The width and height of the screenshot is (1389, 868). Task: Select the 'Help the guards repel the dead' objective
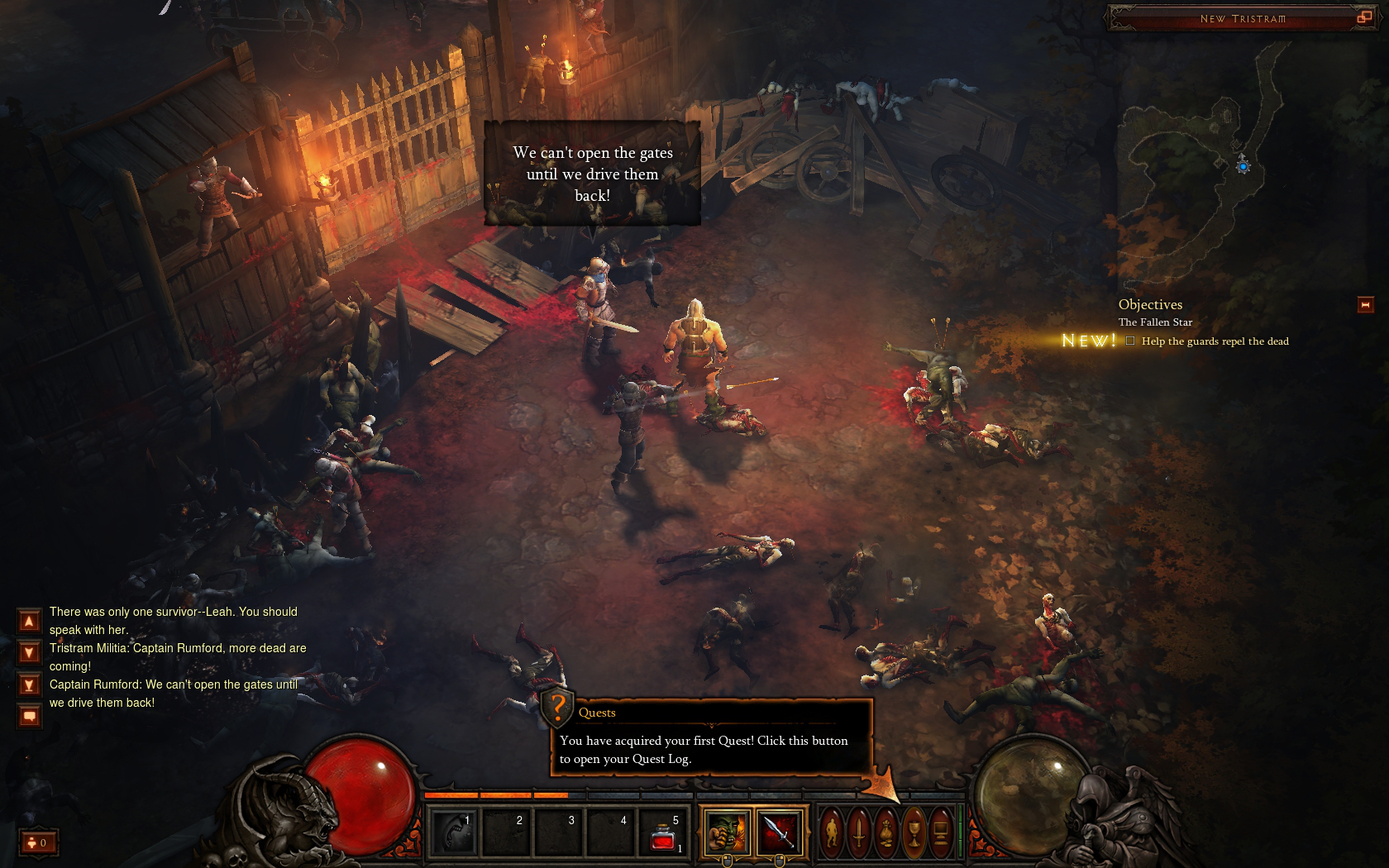click(1214, 341)
